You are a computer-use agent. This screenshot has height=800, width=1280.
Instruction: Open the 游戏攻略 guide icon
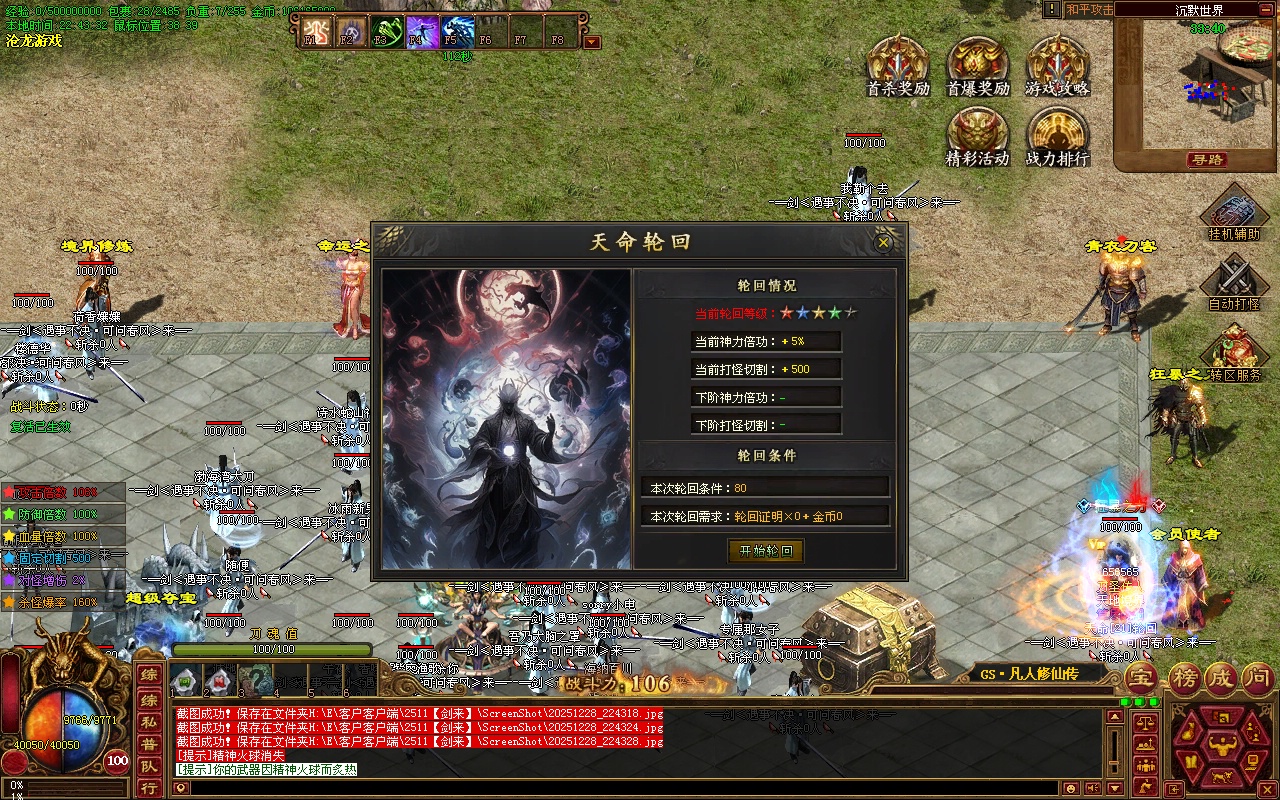click(1056, 65)
